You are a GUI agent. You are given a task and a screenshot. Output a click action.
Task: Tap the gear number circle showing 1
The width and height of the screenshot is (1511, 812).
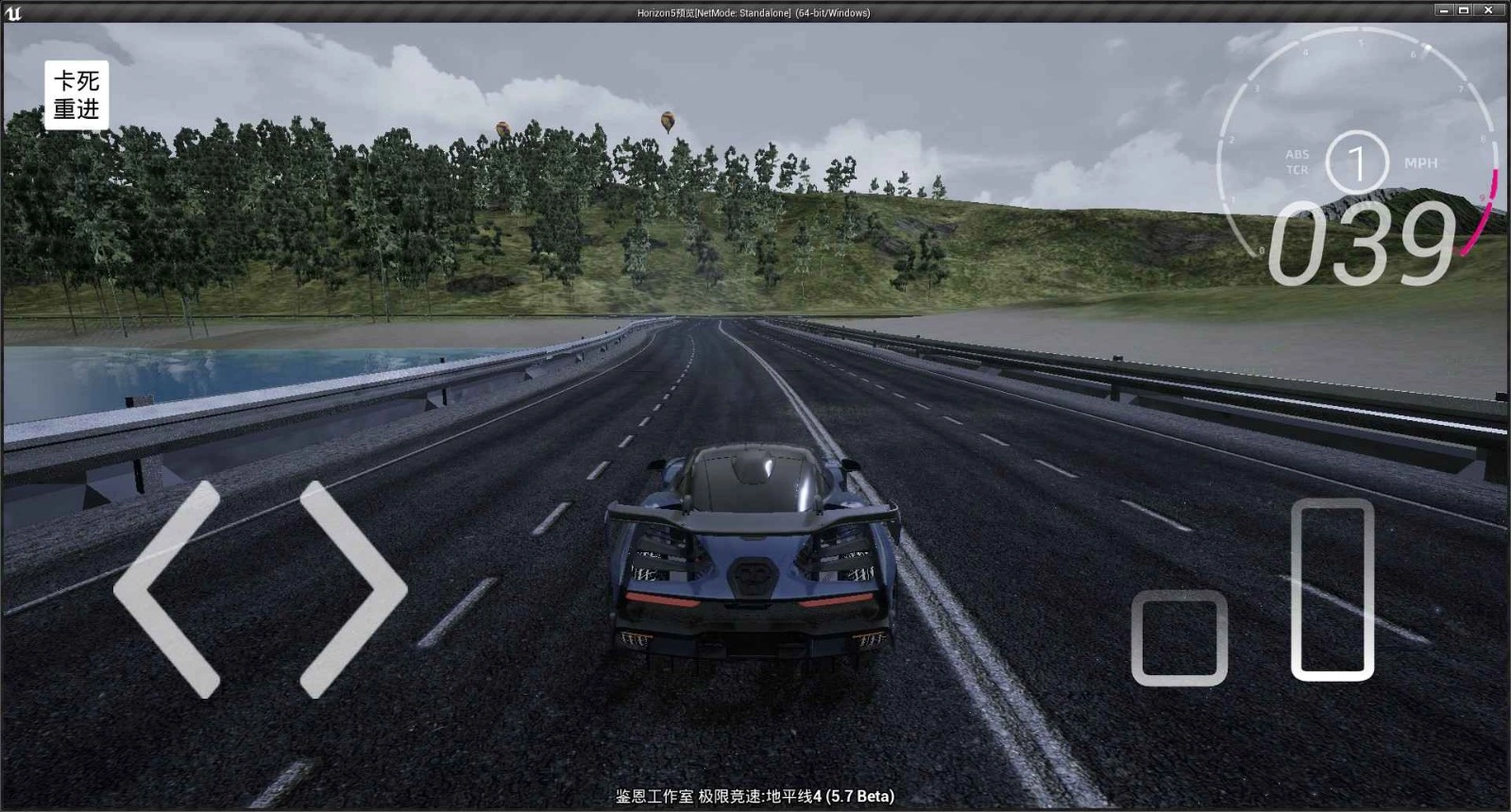tap(1357, 162)
